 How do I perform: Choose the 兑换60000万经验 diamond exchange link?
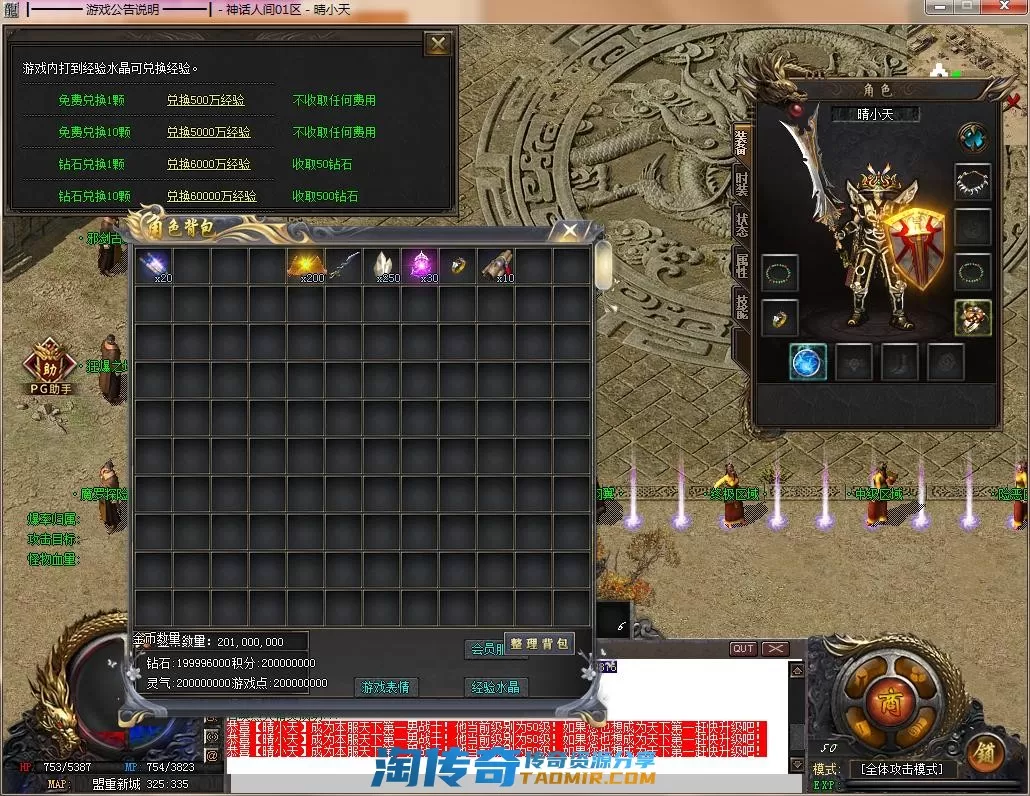coord(211,196)
